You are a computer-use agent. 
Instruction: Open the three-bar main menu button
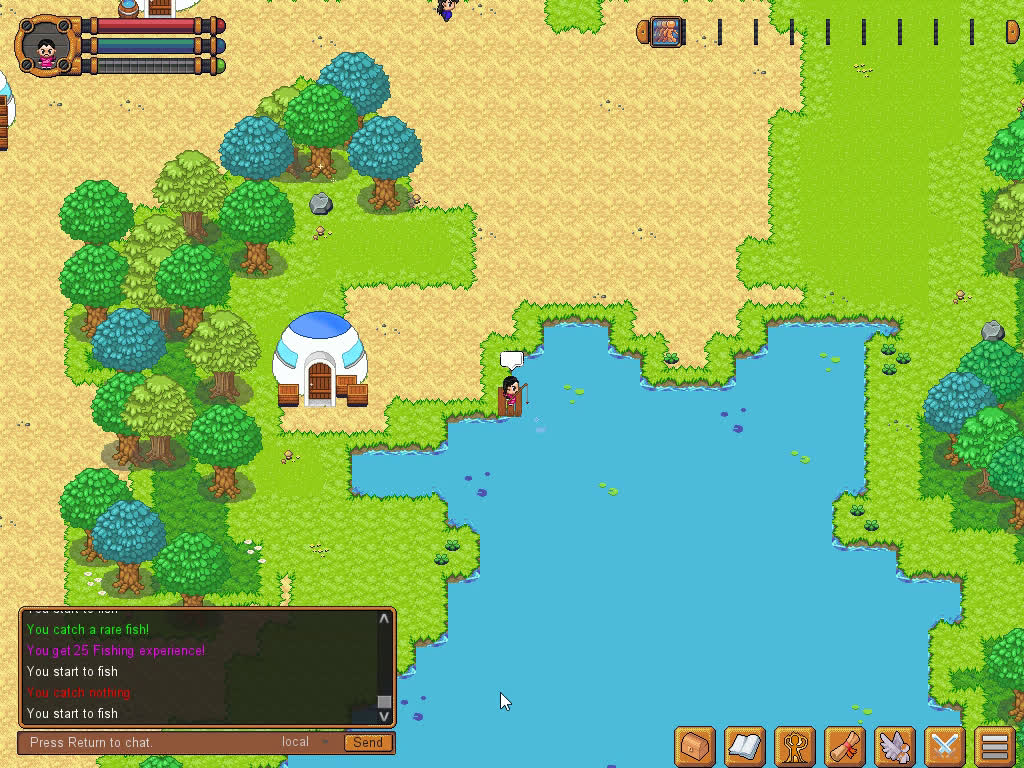(994, 746)
